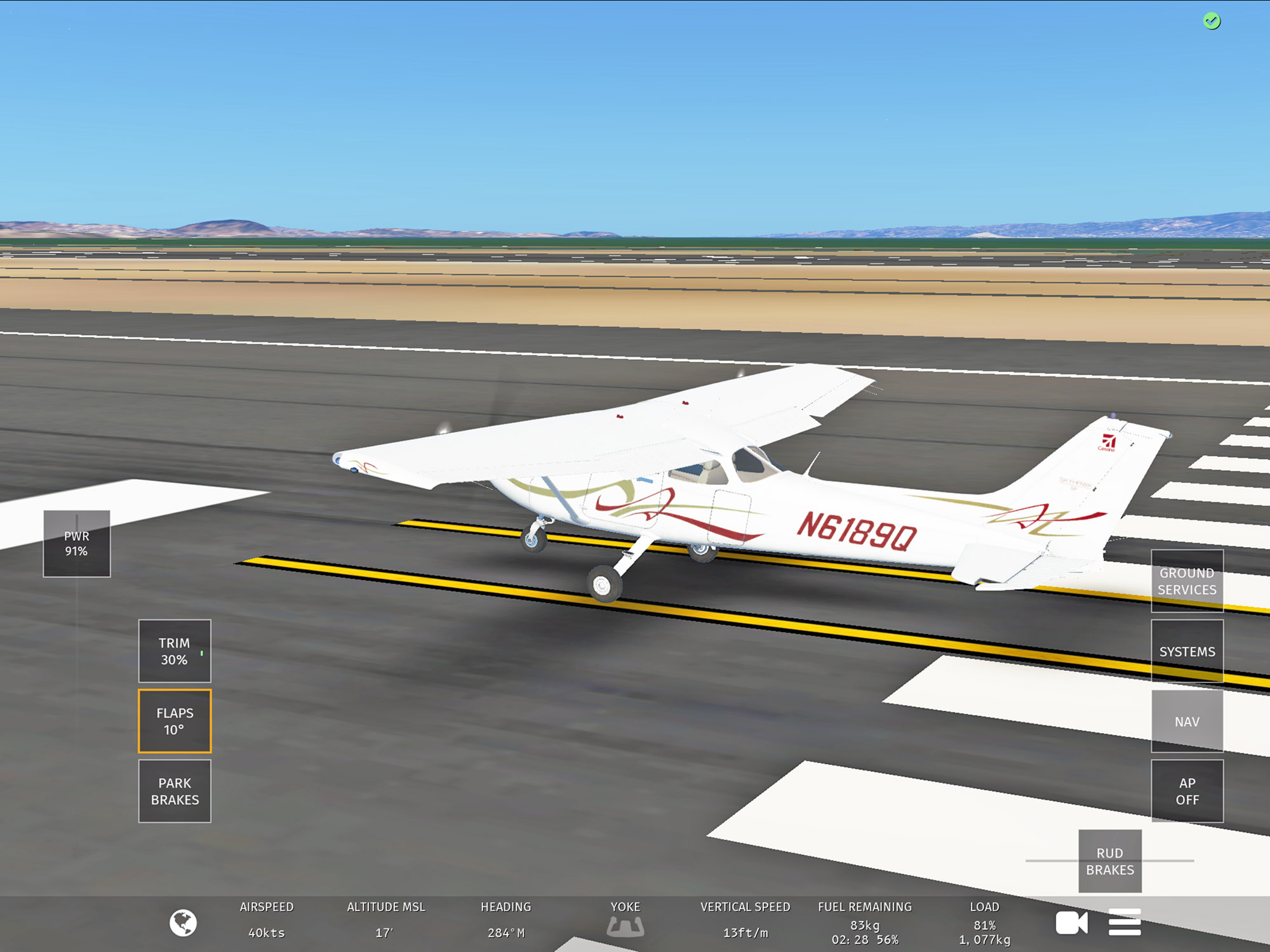
Task: Tap the AIRSPEED status item
Action: (x=267, y=920)
